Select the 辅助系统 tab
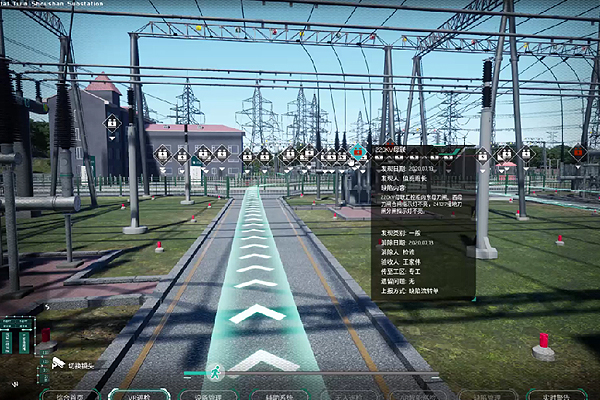Image resolution: width=600 pixels, height=400 pixels. pyautogui.click(x=278, y=395)
